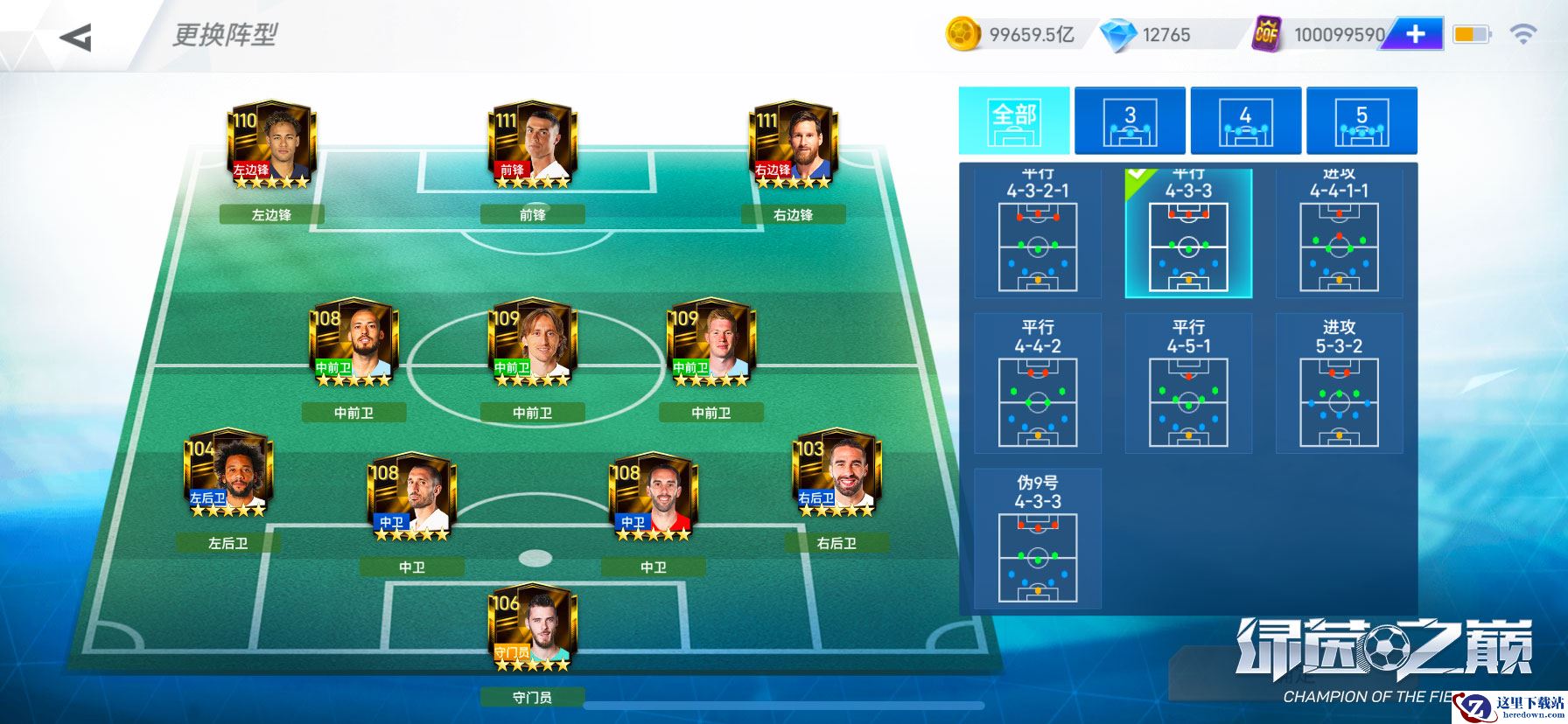Tap the blue plus button to add currency
Viewport: 1568px width, 724px height.
click(x=1415, y=34)
